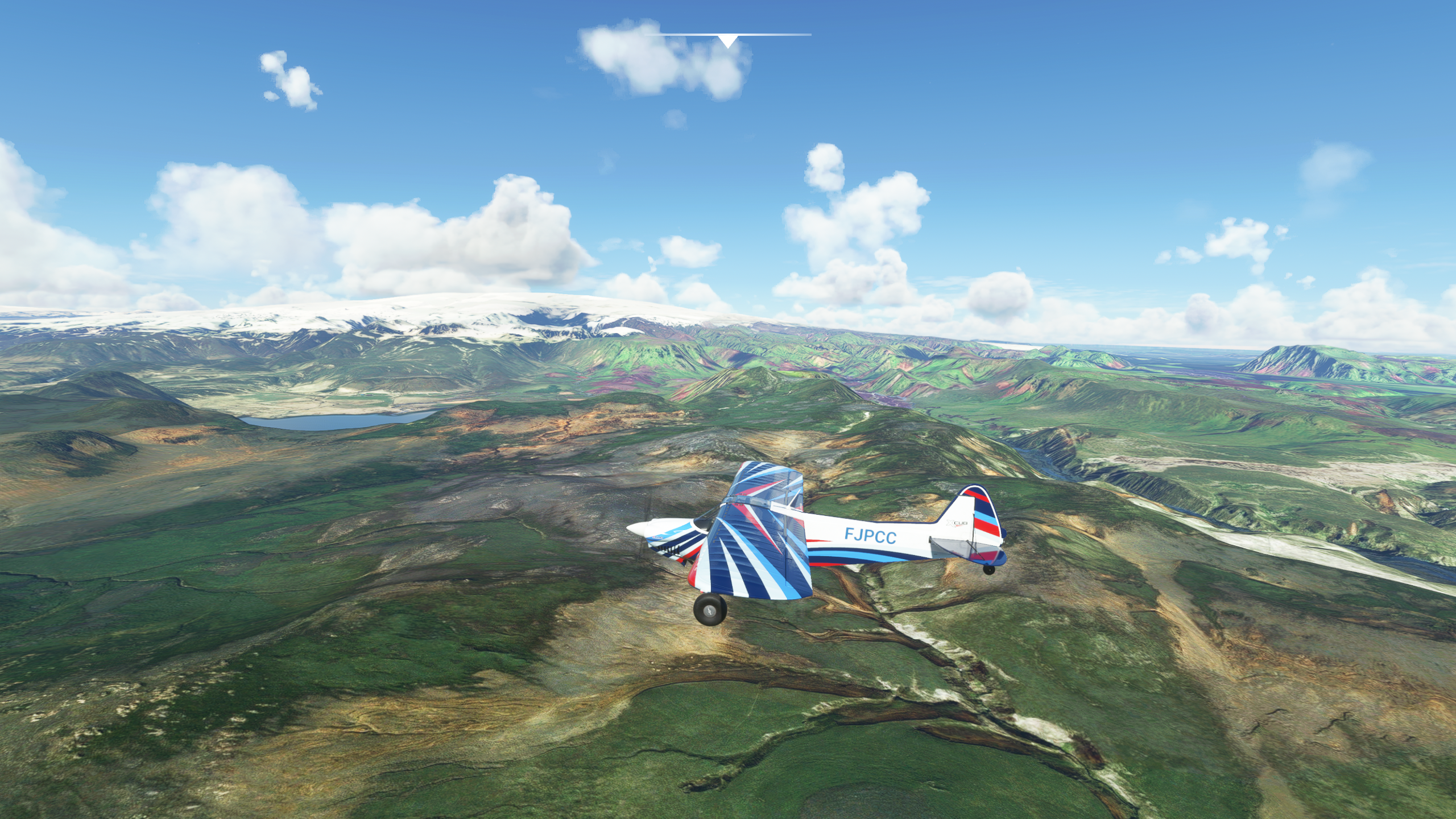Open the toolbar pull-down handle arrow
This screenshot has width=1456, height=819.
point(727,40)
